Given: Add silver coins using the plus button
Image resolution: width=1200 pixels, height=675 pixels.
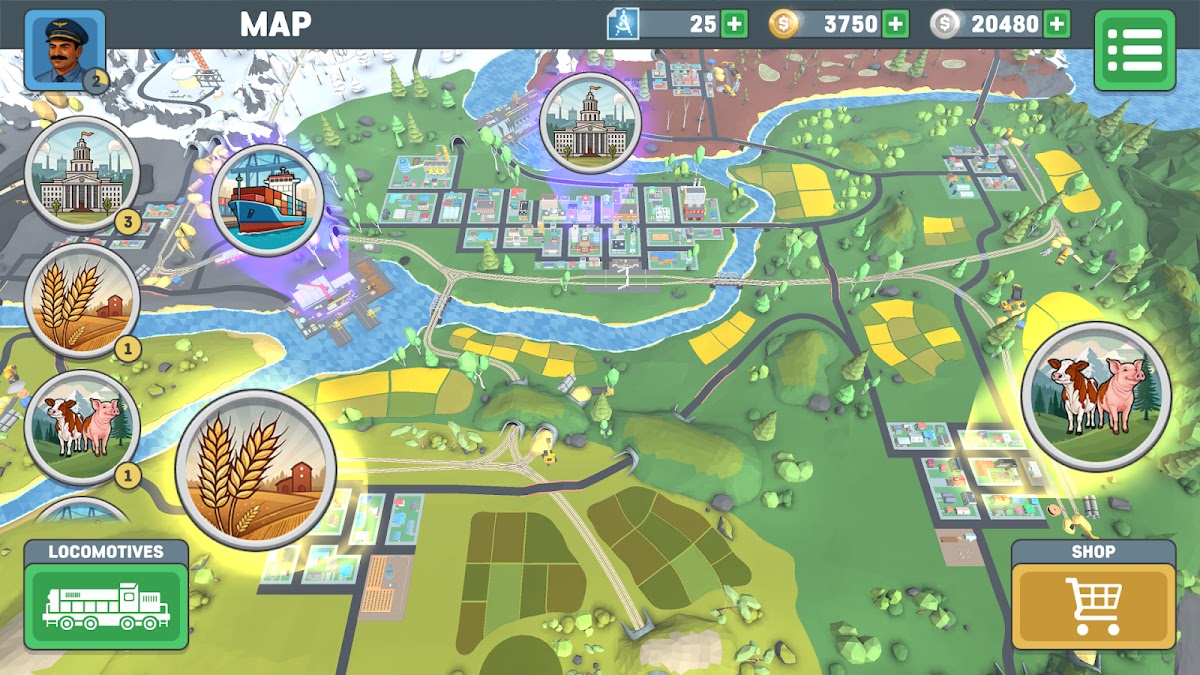Looking at the screenshot, I should (1056, 24).
